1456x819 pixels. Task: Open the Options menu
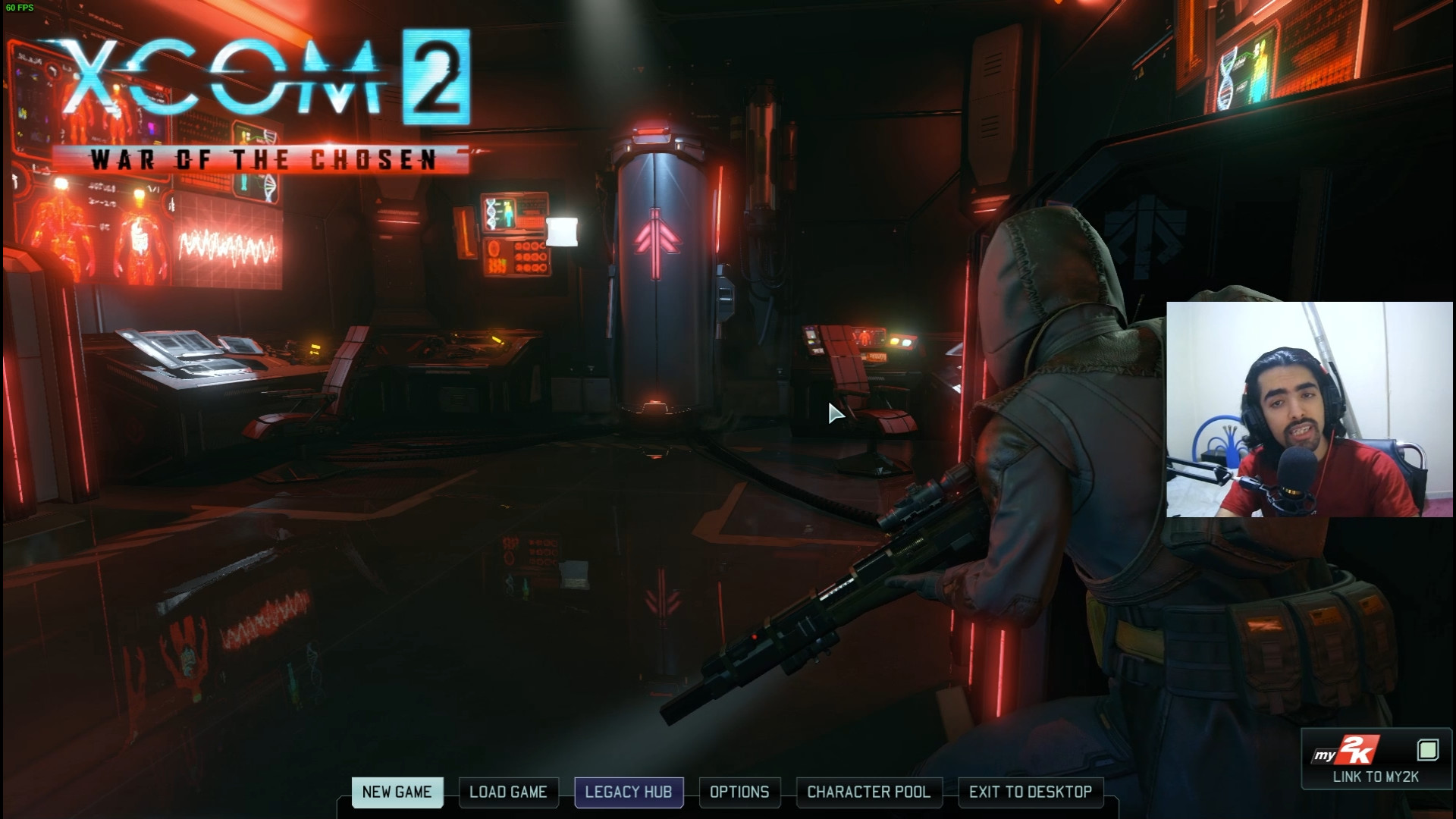tap(739, 792)
